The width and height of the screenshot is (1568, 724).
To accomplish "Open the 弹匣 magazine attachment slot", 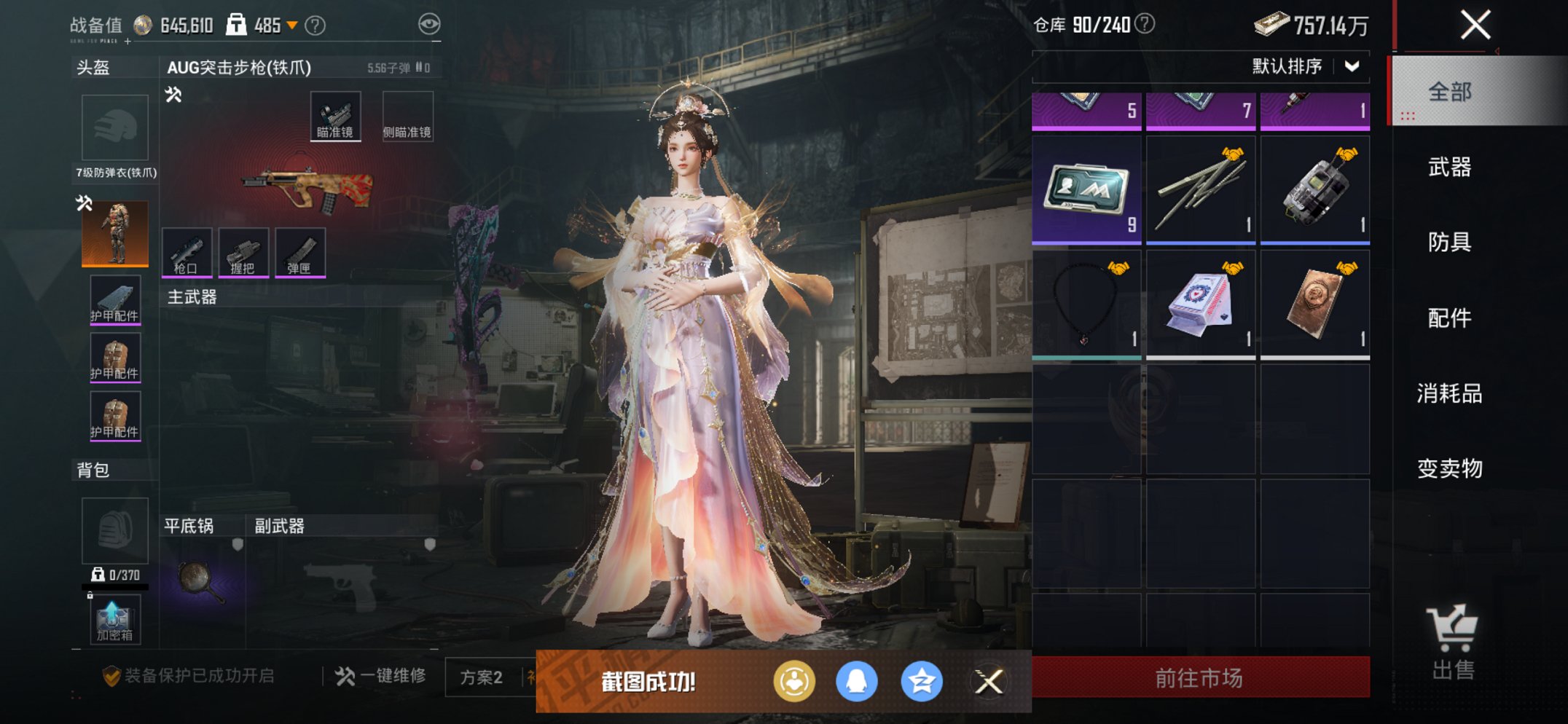I will [299, 253].
